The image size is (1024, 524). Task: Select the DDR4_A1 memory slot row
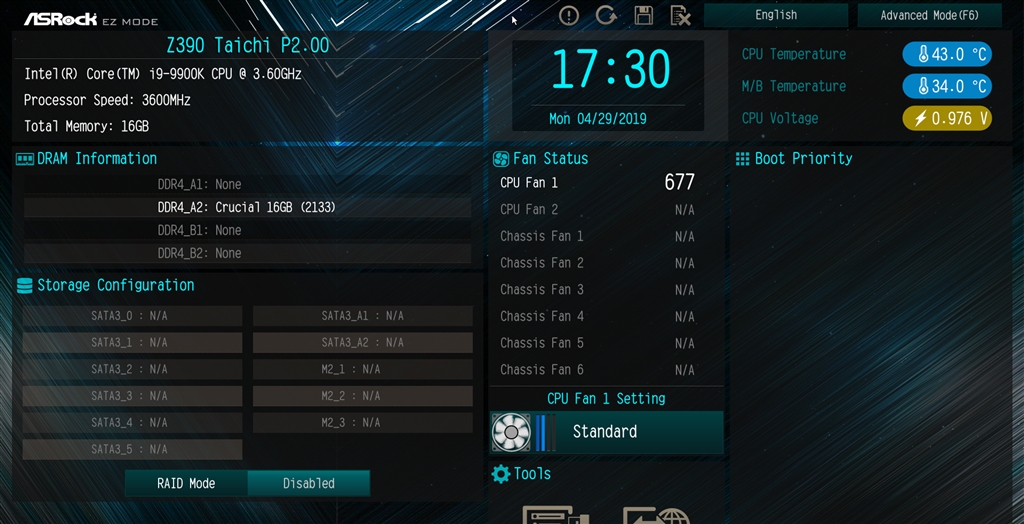click(247, 184)
